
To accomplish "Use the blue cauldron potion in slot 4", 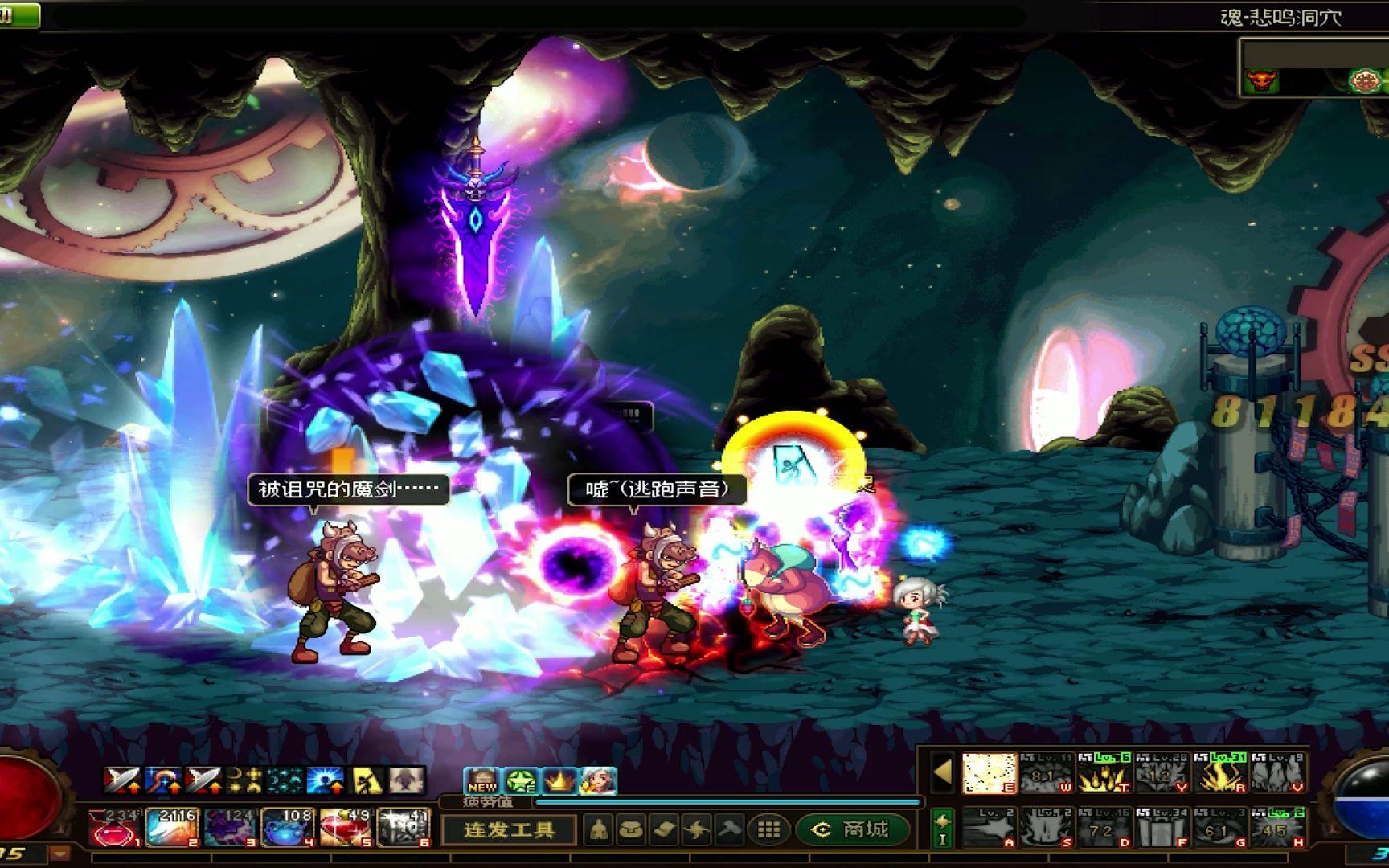I will 288,828.
